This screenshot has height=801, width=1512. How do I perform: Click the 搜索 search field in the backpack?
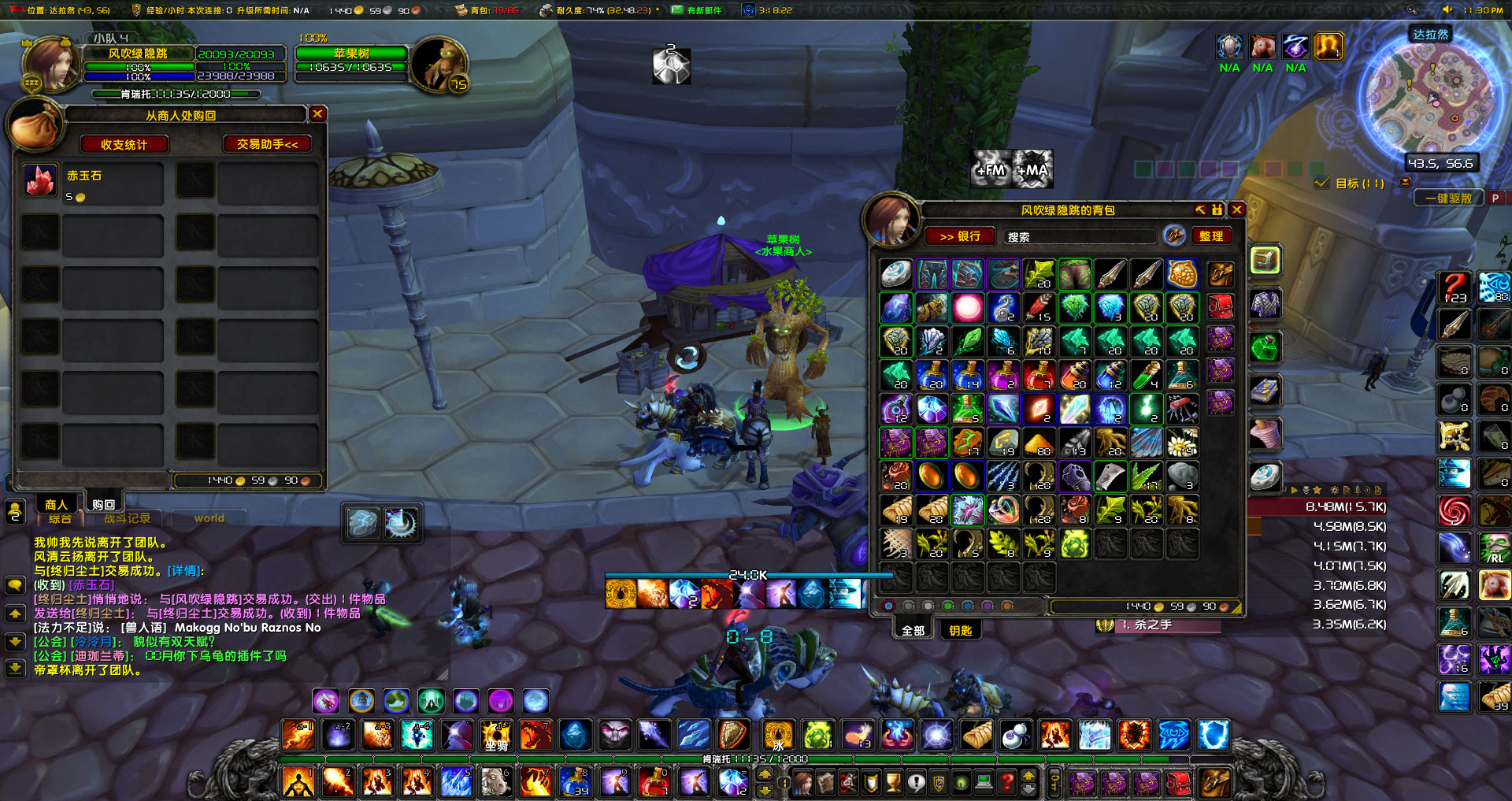pos(1079,236)
